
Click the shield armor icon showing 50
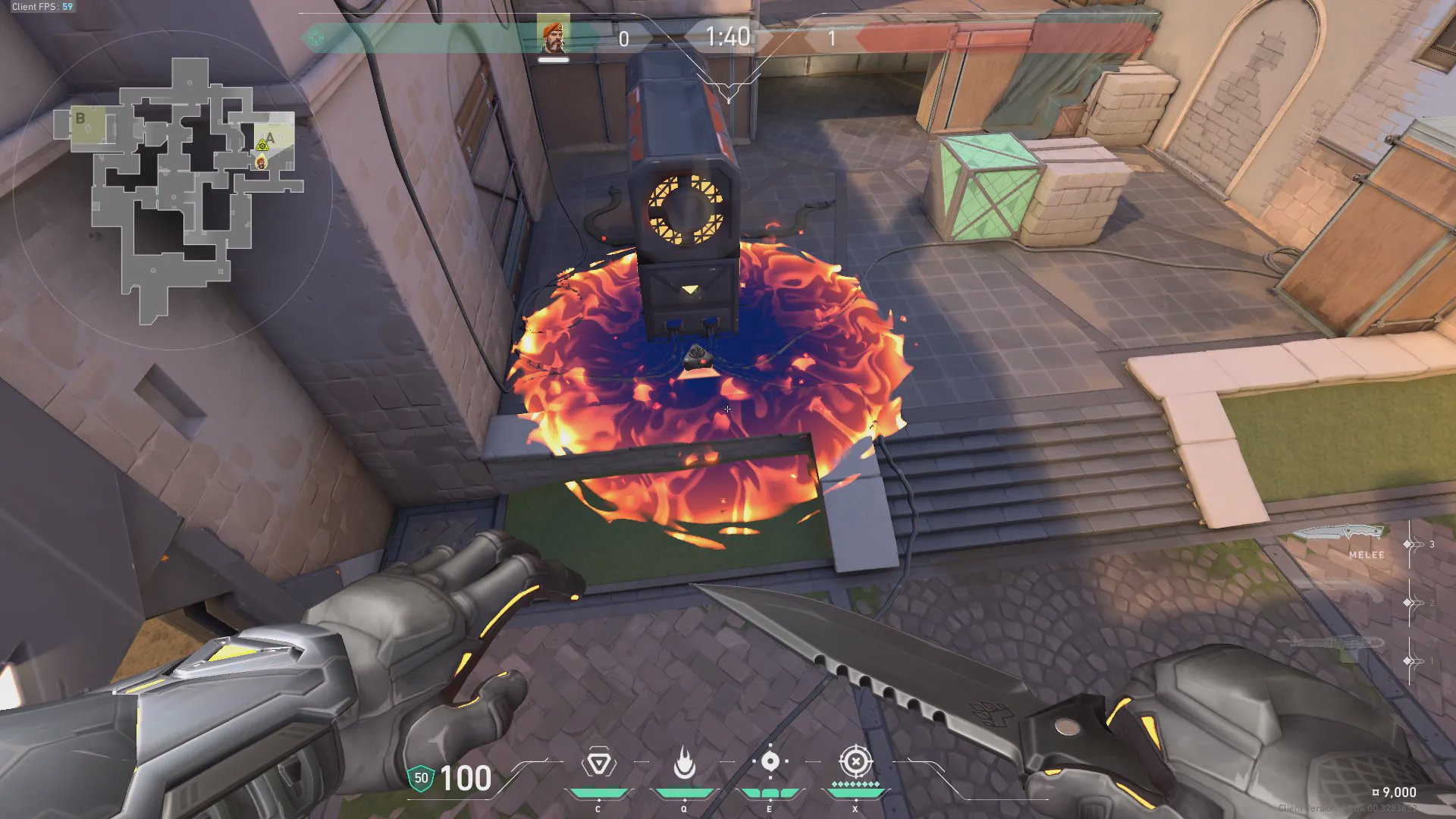click(421, 778)
